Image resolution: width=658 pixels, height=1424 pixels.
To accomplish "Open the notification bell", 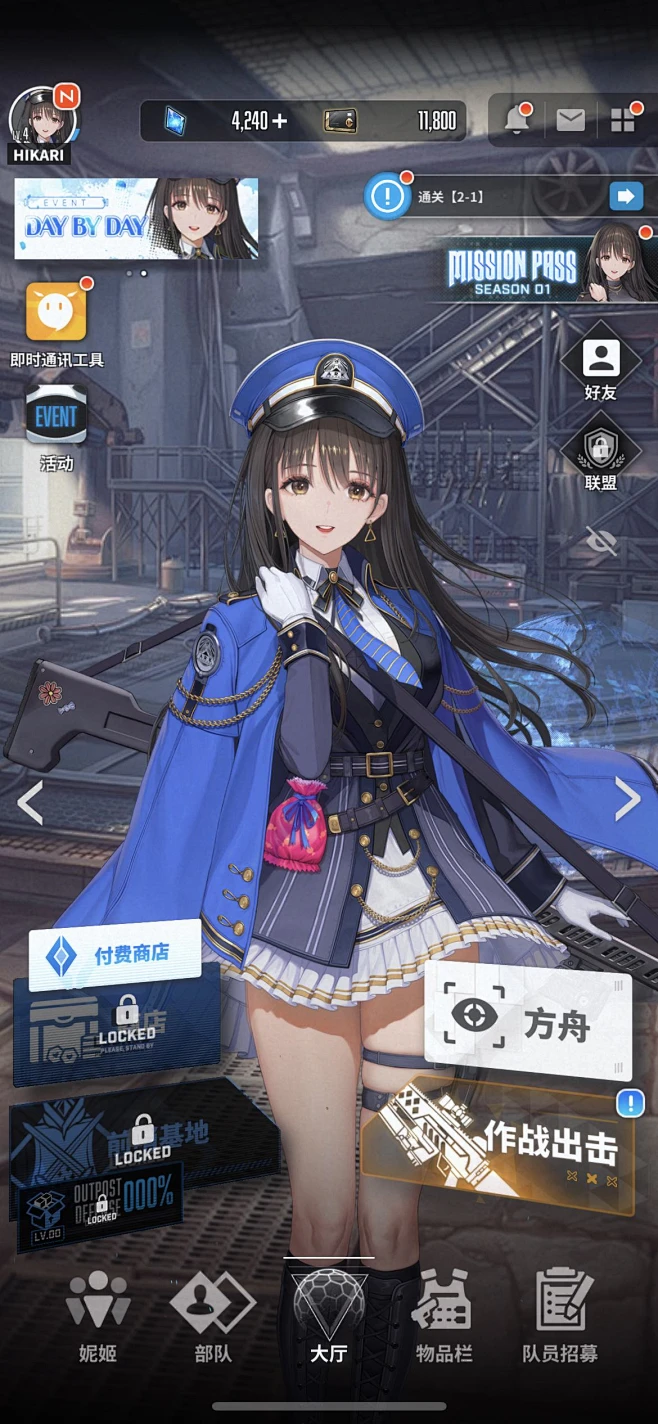I will (517, 121).
